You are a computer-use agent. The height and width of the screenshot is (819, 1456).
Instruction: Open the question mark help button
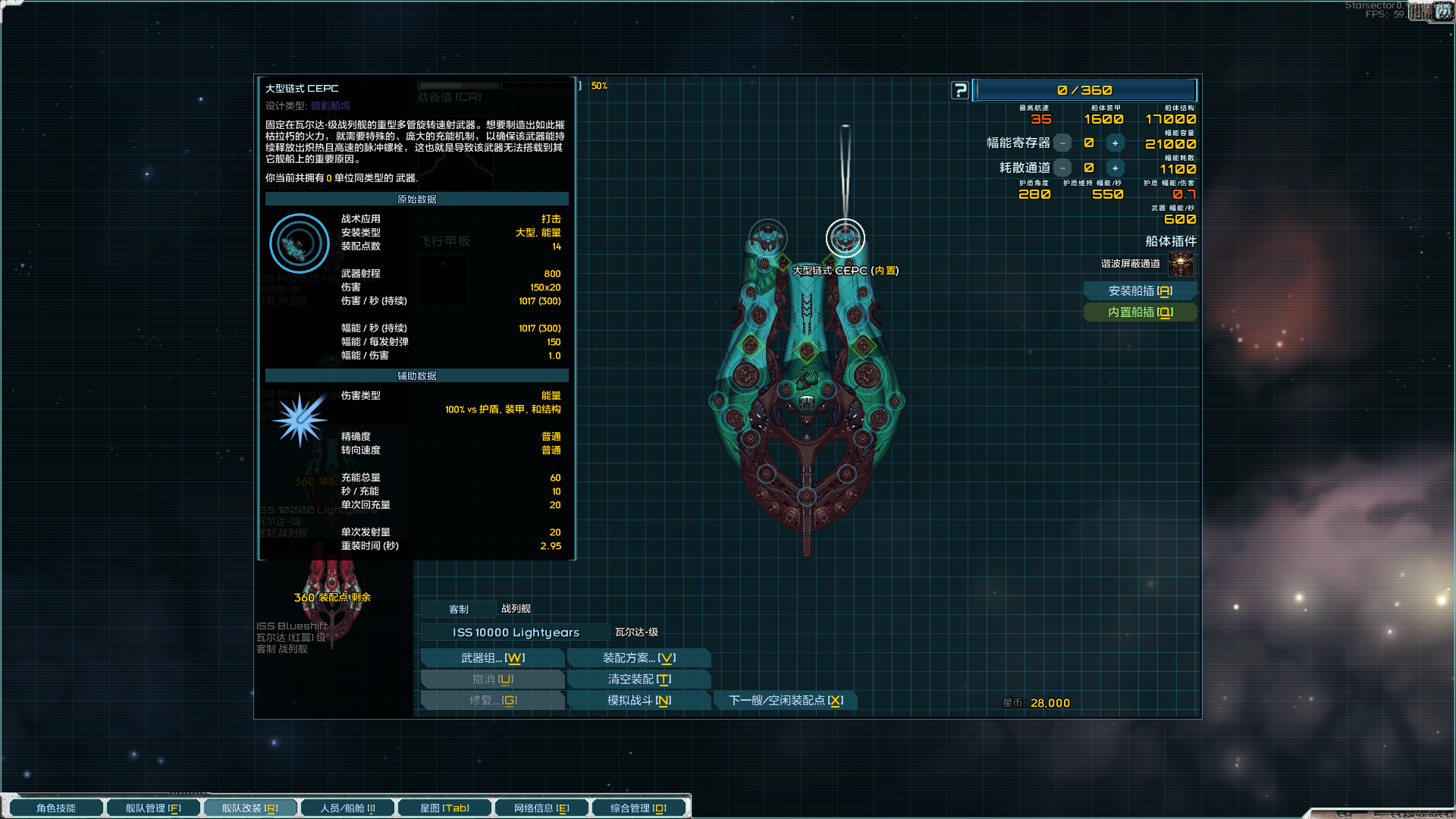(960, 90)
